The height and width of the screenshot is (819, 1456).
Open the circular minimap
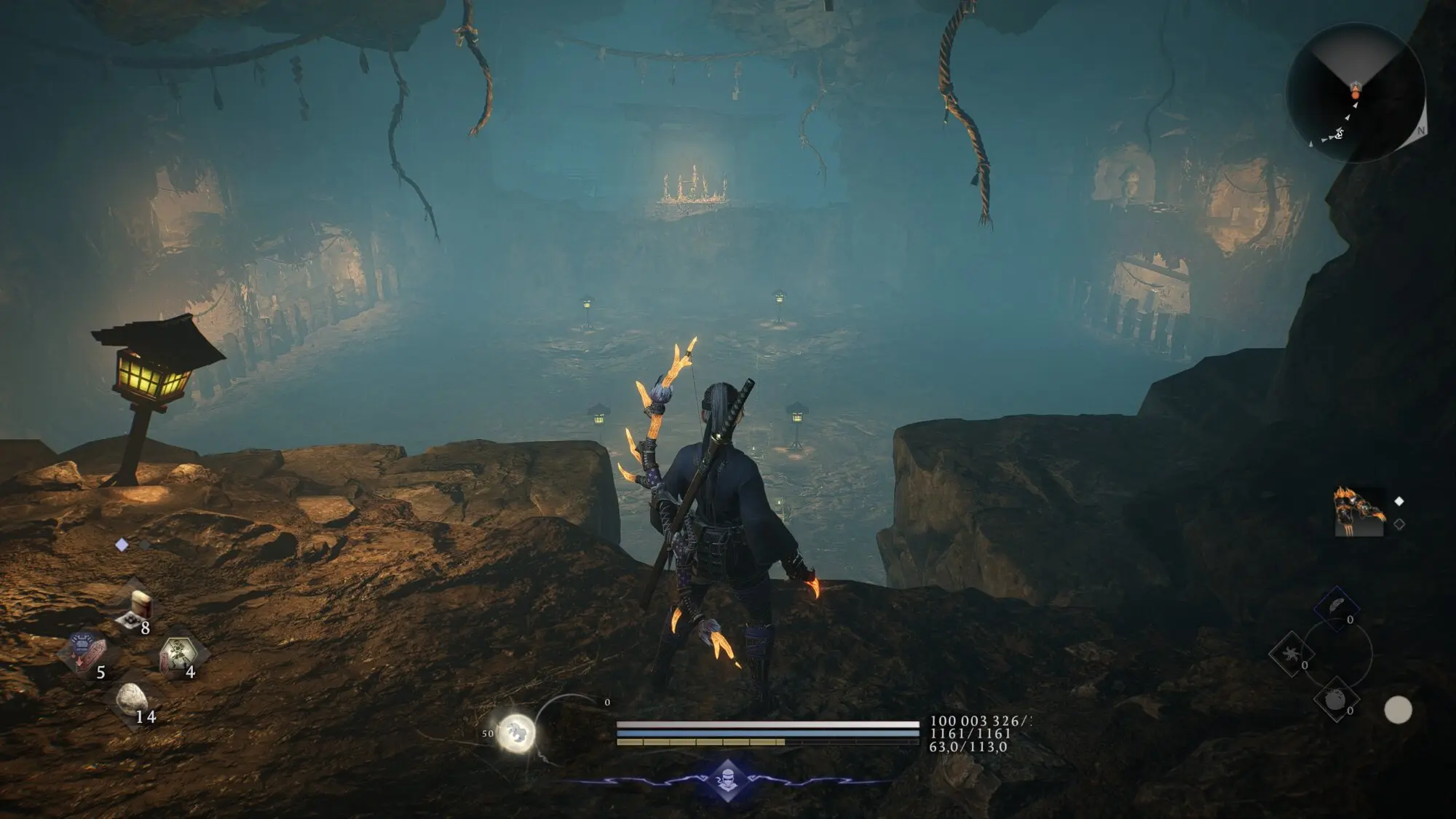[x=1355, y=92]
